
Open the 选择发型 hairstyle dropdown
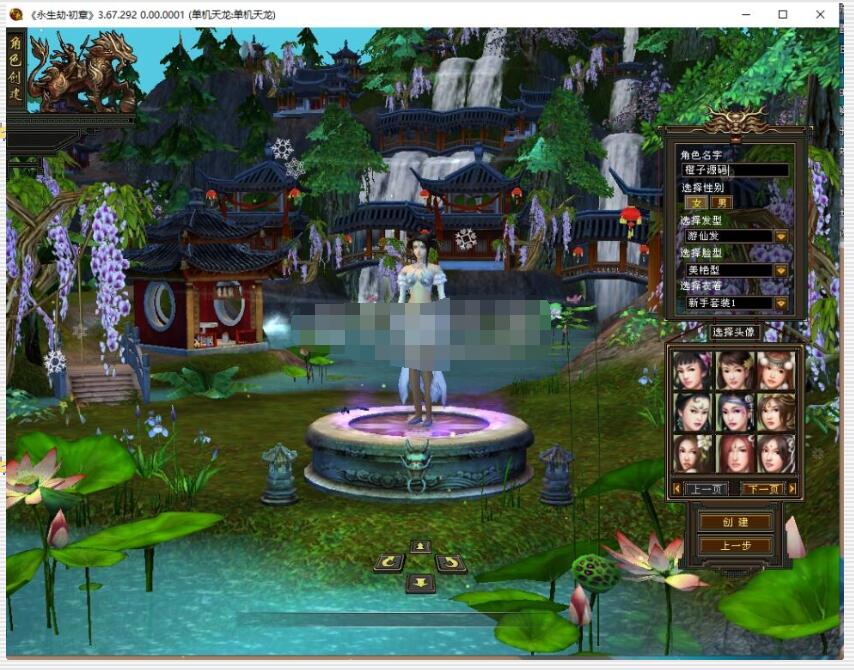click(781, 236)
